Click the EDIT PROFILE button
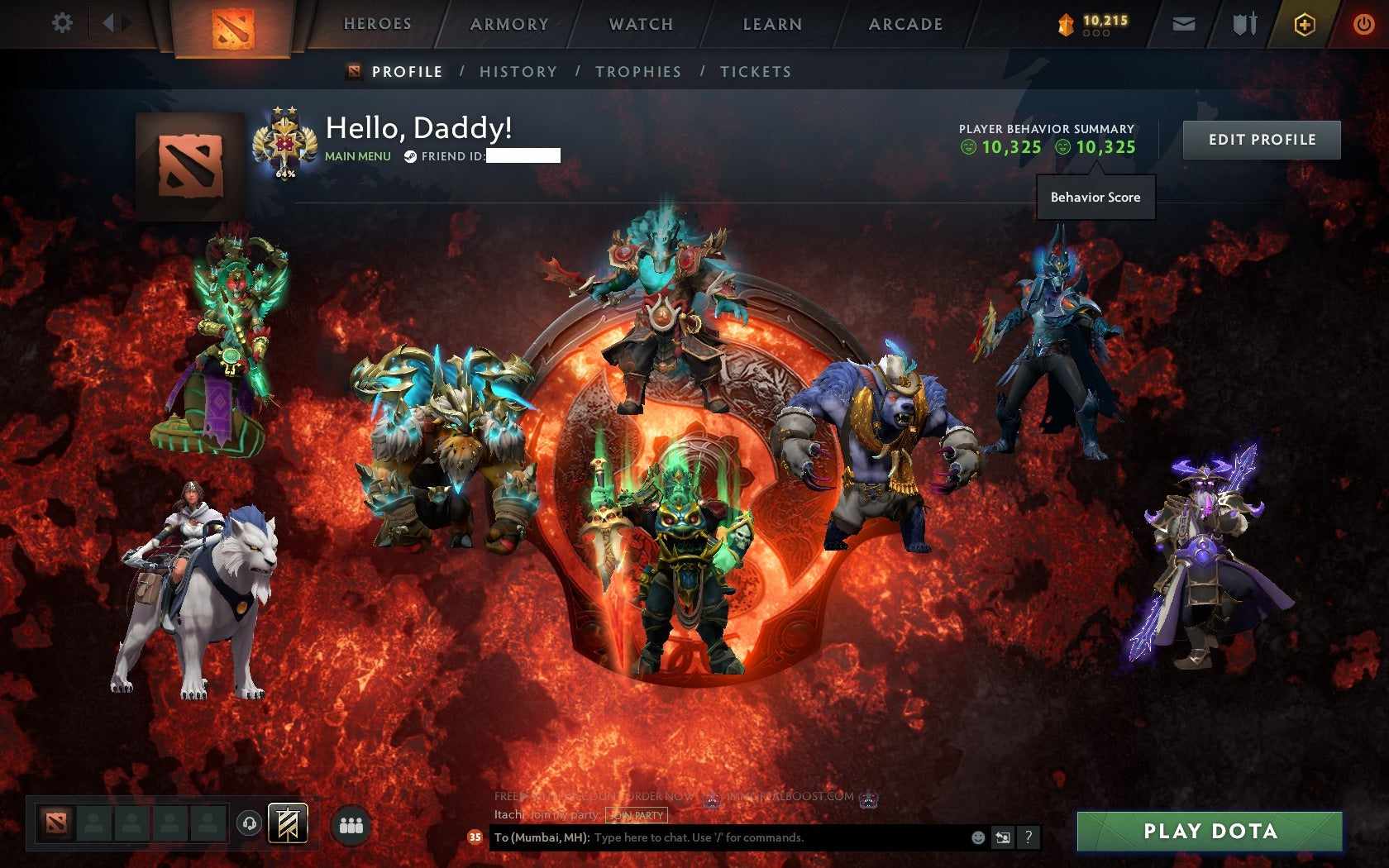The image size is (1389, 868). (1261, 140)
